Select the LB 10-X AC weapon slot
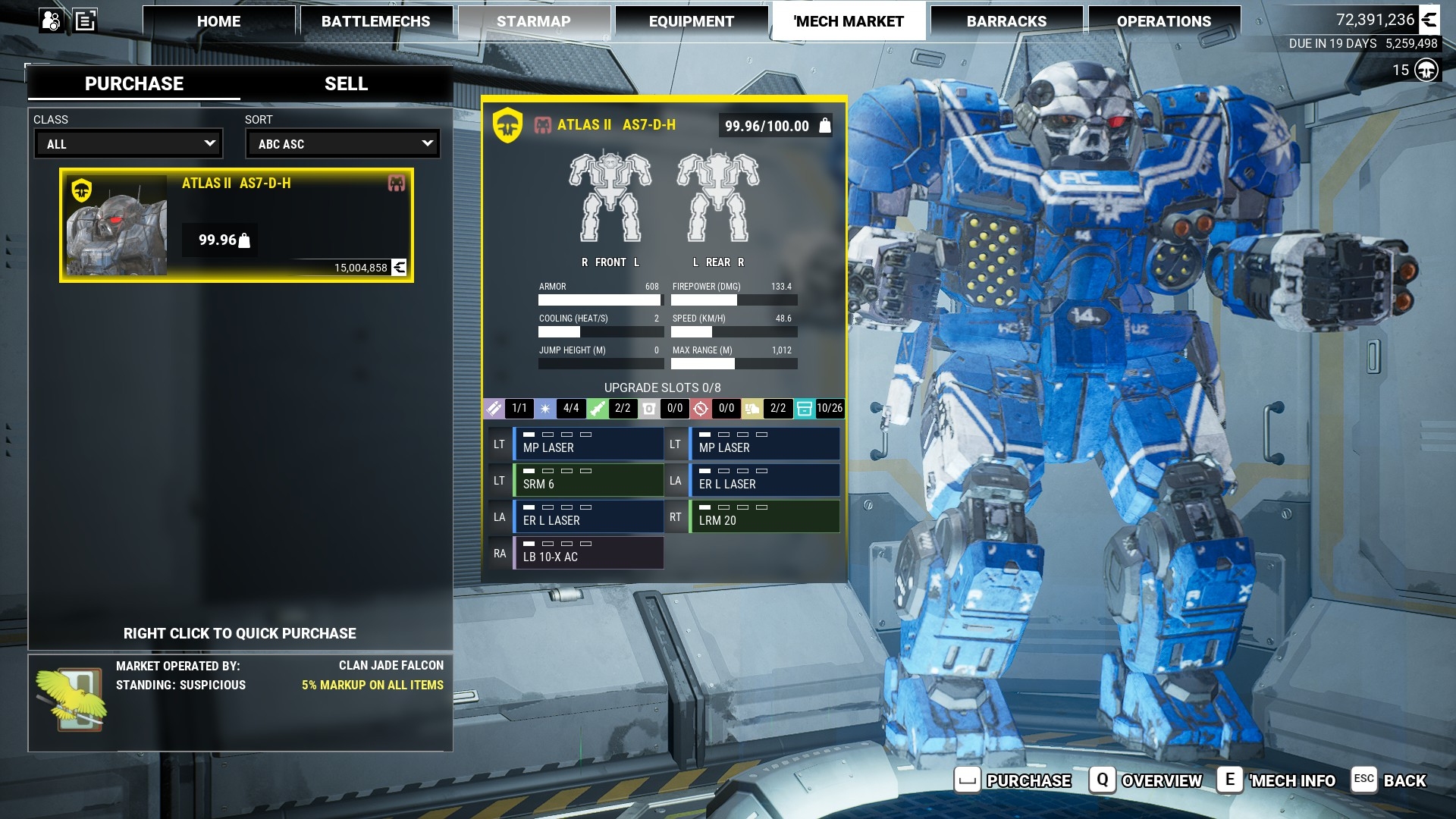 [x=588, y=553]
